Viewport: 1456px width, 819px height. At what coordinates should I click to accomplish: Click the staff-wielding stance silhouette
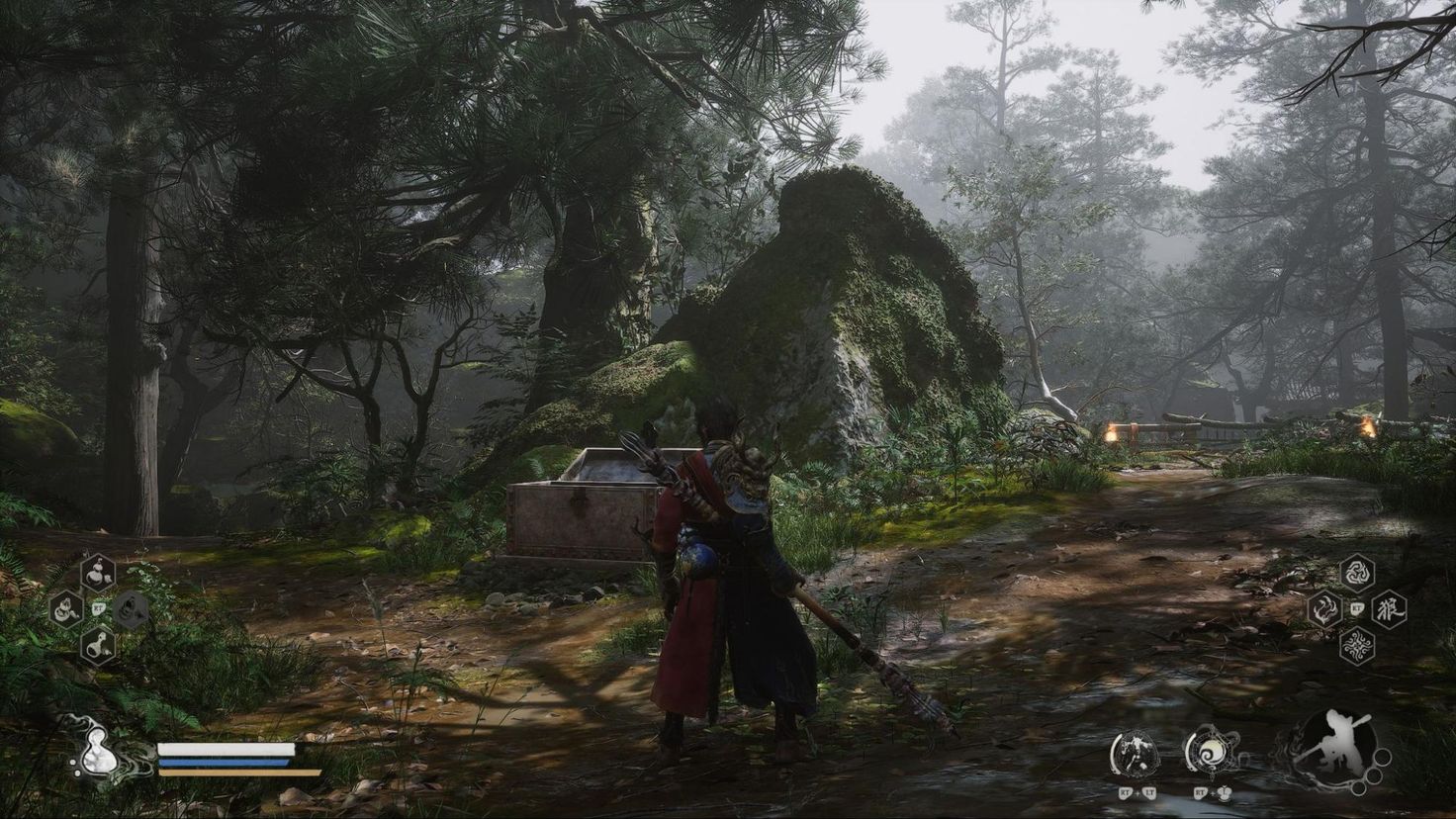[x=1340, y=745]
